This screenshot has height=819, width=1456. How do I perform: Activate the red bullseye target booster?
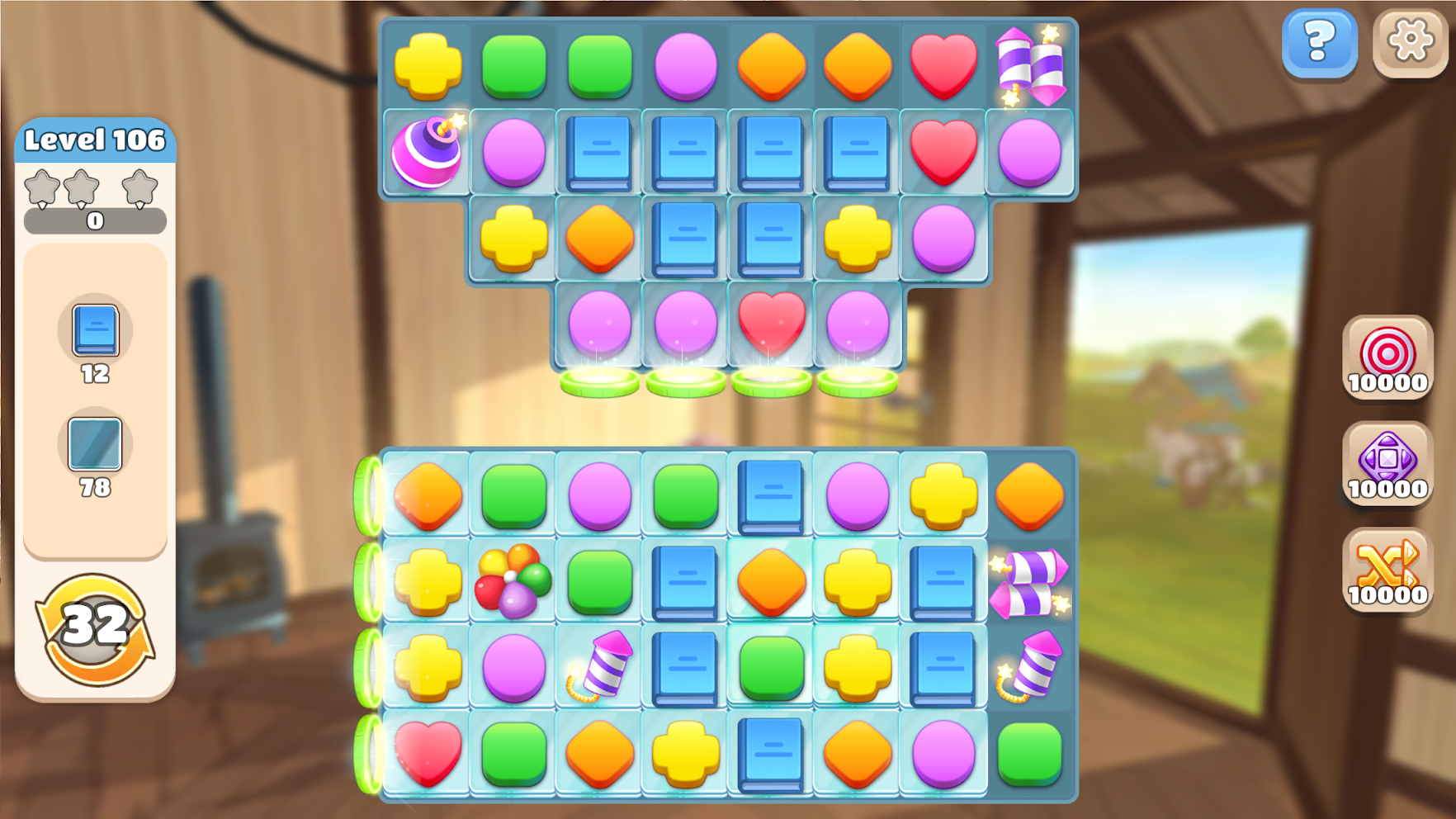coord(1387,357)
